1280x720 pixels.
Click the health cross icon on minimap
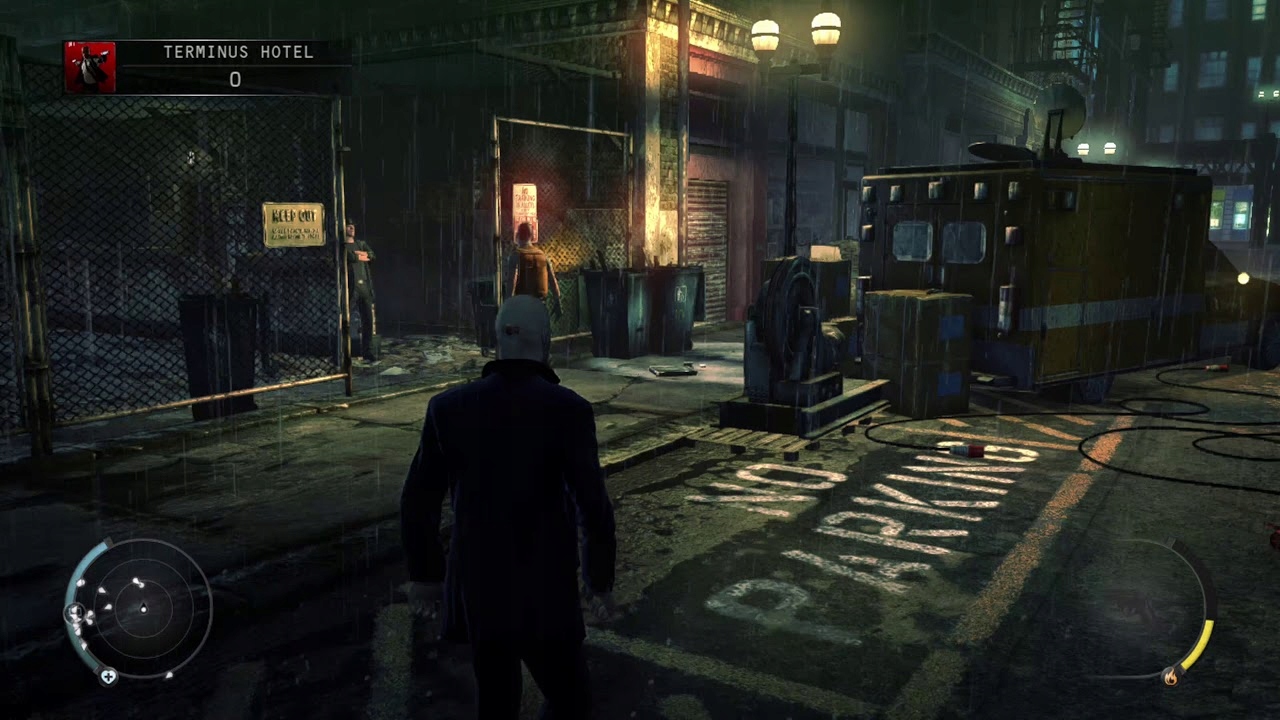point(108,676)
